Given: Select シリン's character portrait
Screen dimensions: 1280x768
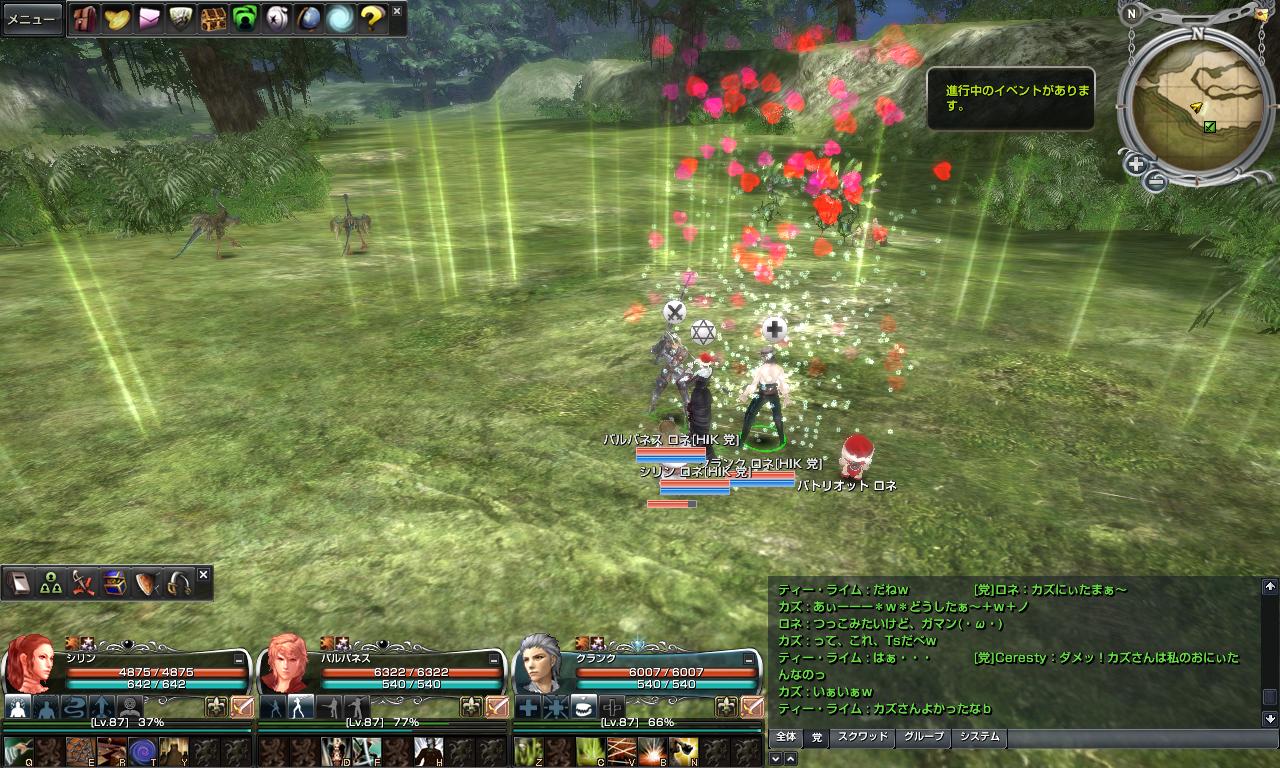Looking at the screenshot, I should [32, 665].
